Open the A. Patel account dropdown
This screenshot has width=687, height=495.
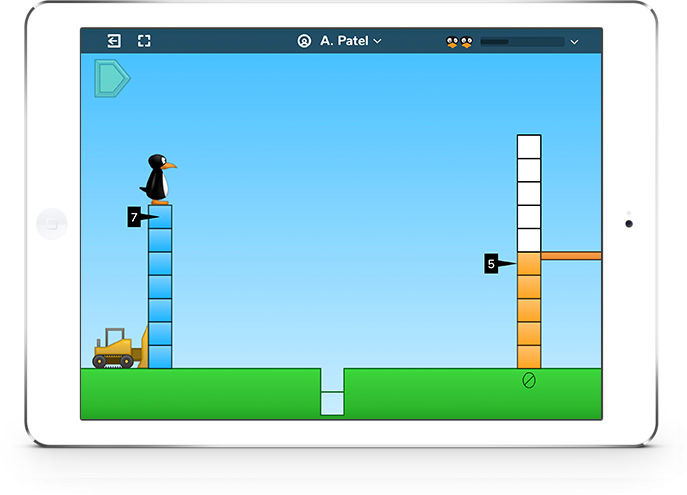pyautogui.click(x=340, y=41)
